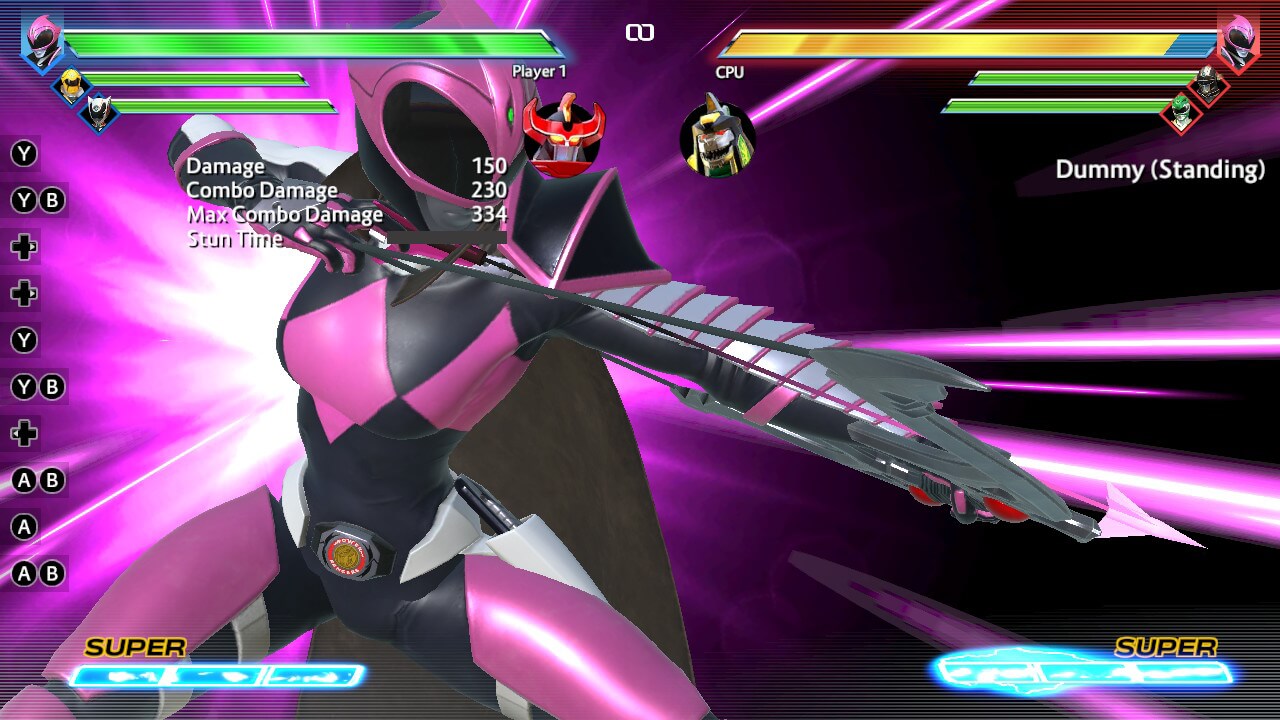Select the red Megazord icon
Viewport: 1280px width, 720px height.
564,137
